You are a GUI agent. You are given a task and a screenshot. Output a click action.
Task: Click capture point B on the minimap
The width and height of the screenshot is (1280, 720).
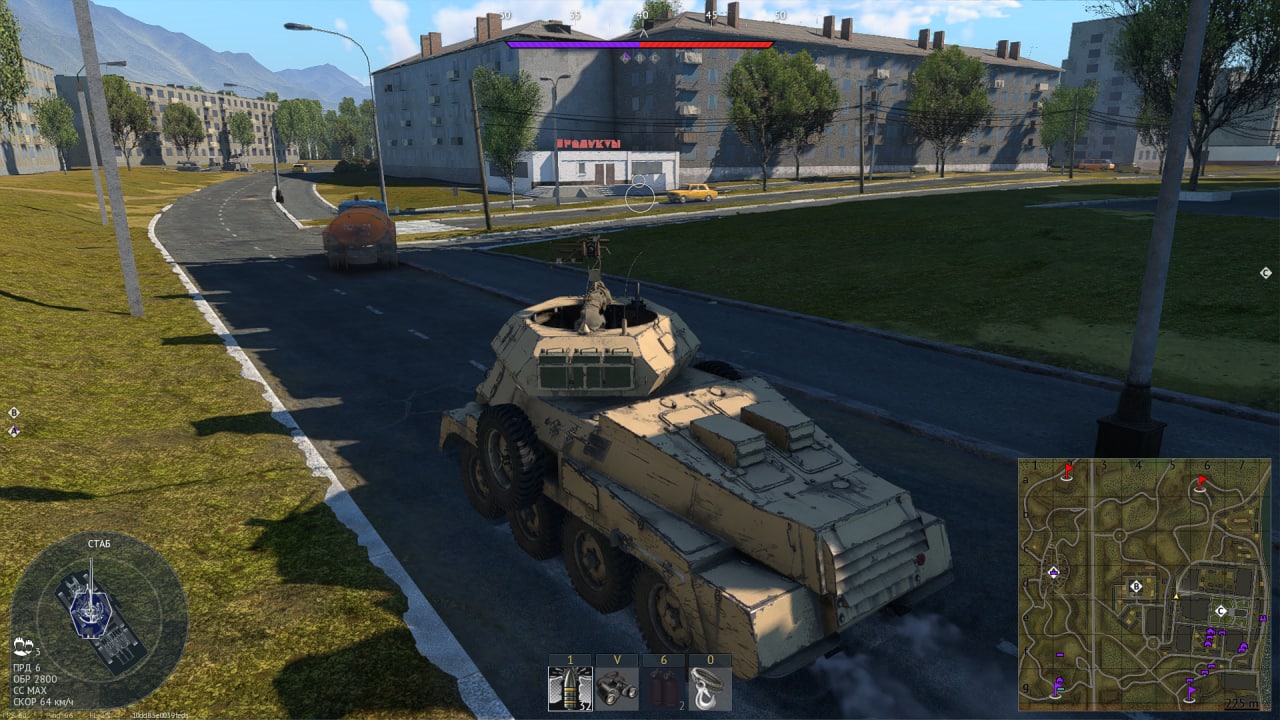[1135, 586]
